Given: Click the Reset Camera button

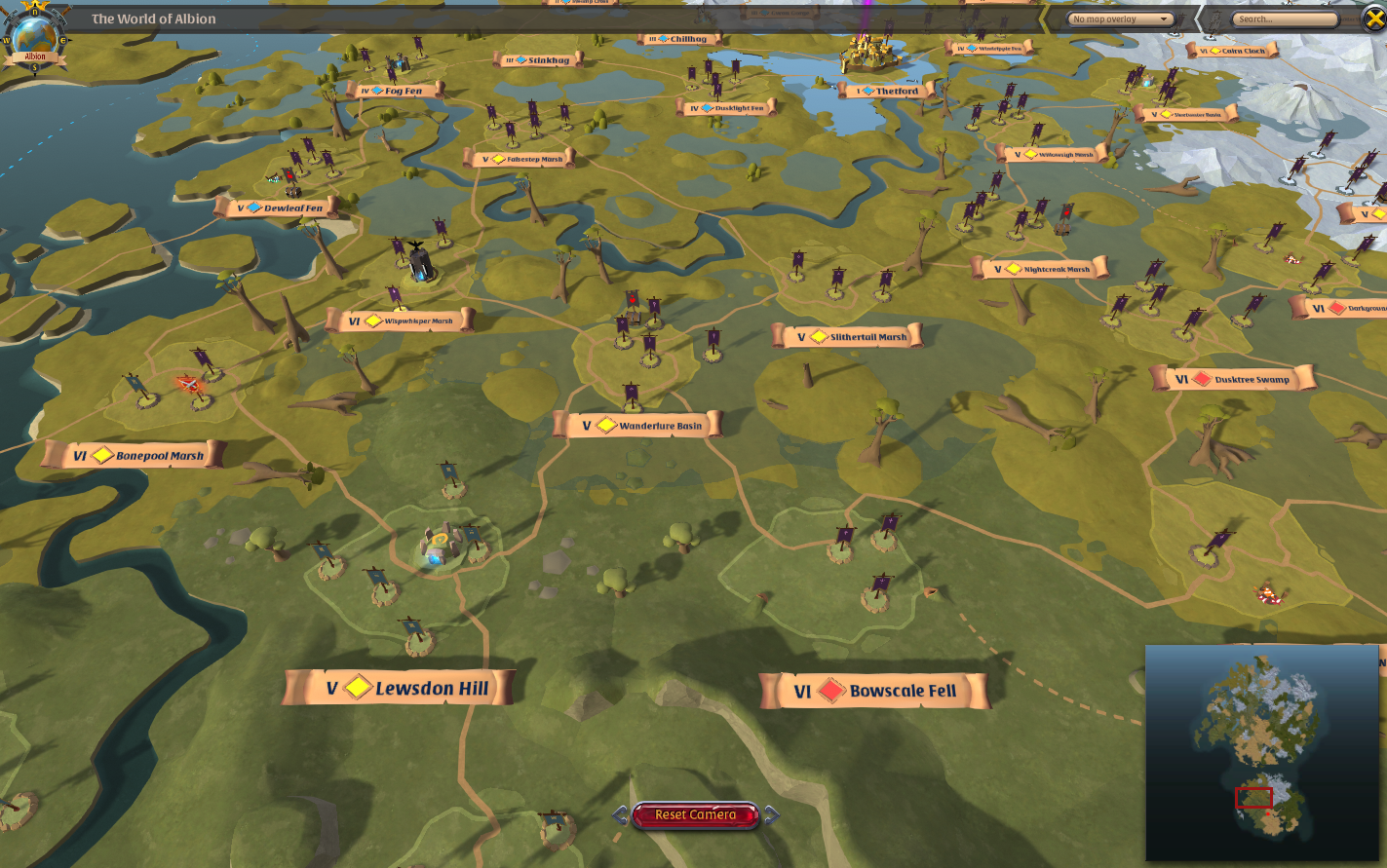Looking at the screenshot, I should pos(695,815).
